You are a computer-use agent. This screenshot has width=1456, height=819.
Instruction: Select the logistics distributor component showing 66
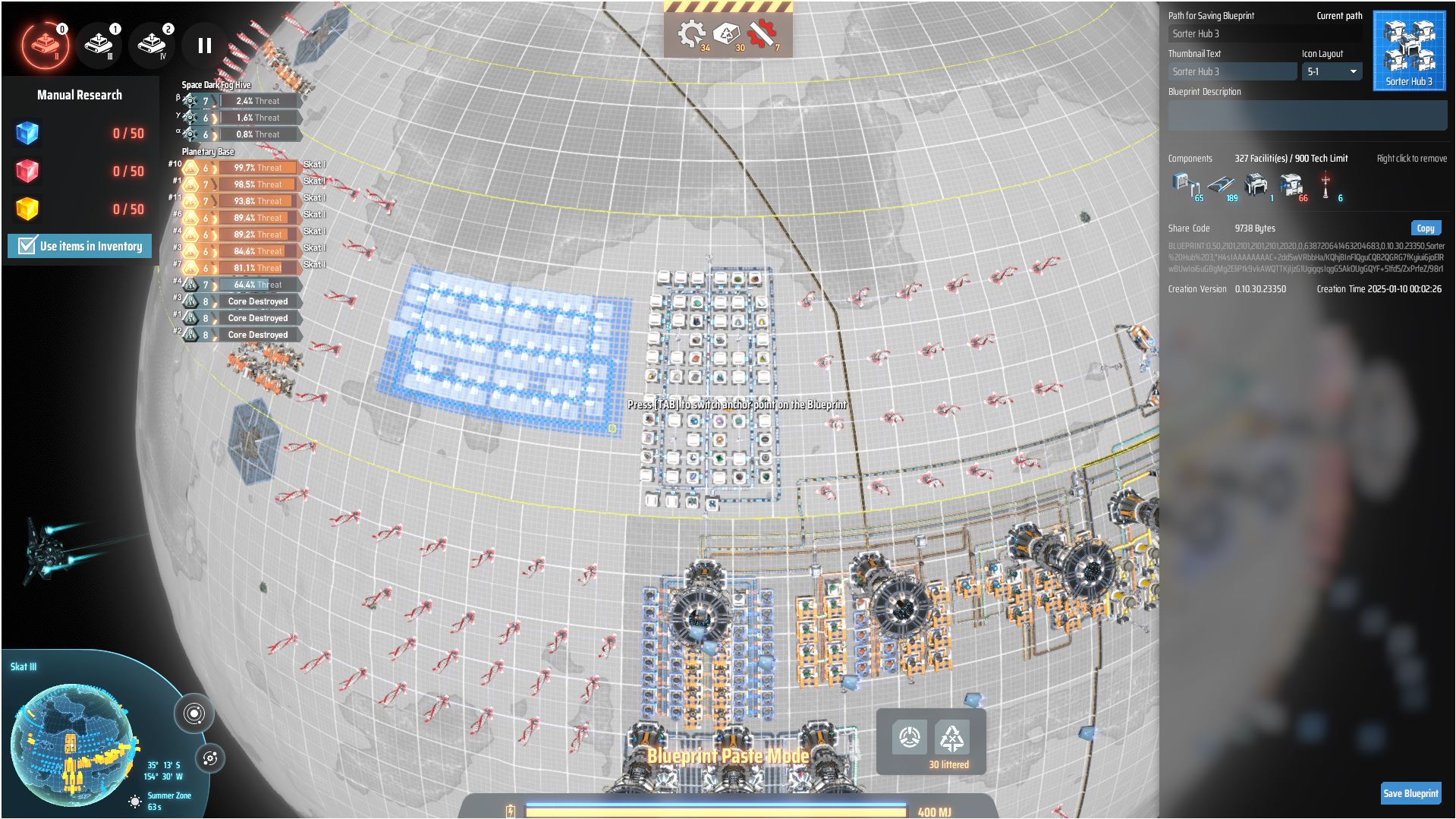(1291, 184)
